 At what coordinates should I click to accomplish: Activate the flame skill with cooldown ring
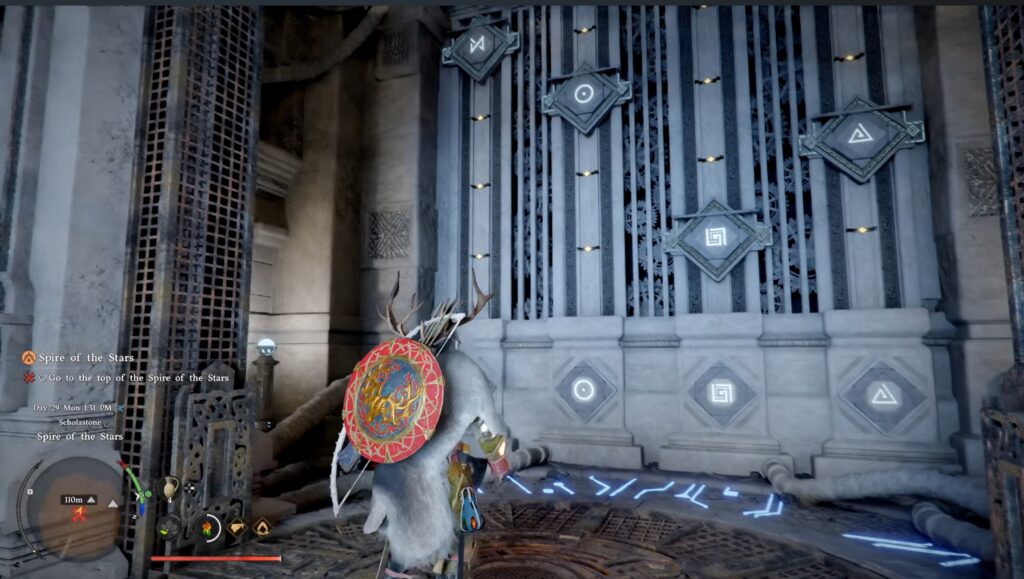pos(209,526)
